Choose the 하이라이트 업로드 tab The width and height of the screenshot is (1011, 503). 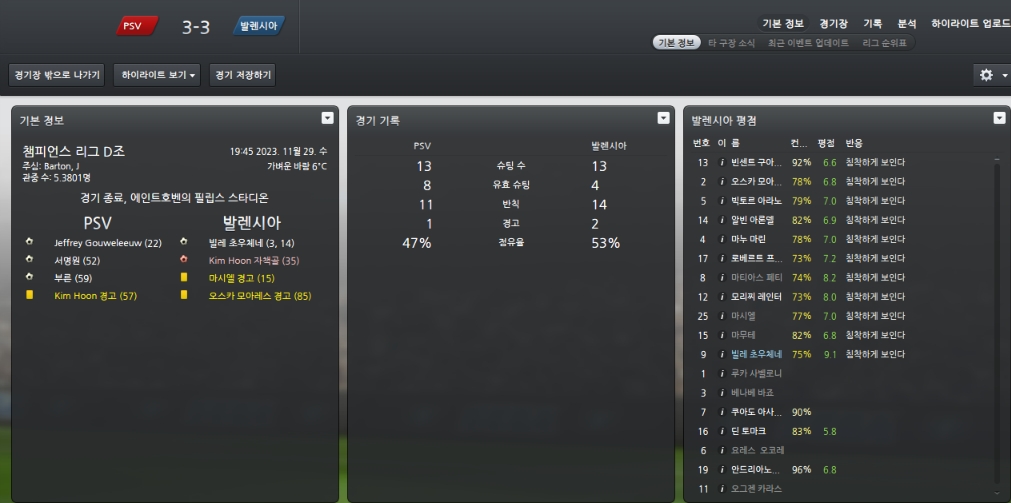coord(969,23)
